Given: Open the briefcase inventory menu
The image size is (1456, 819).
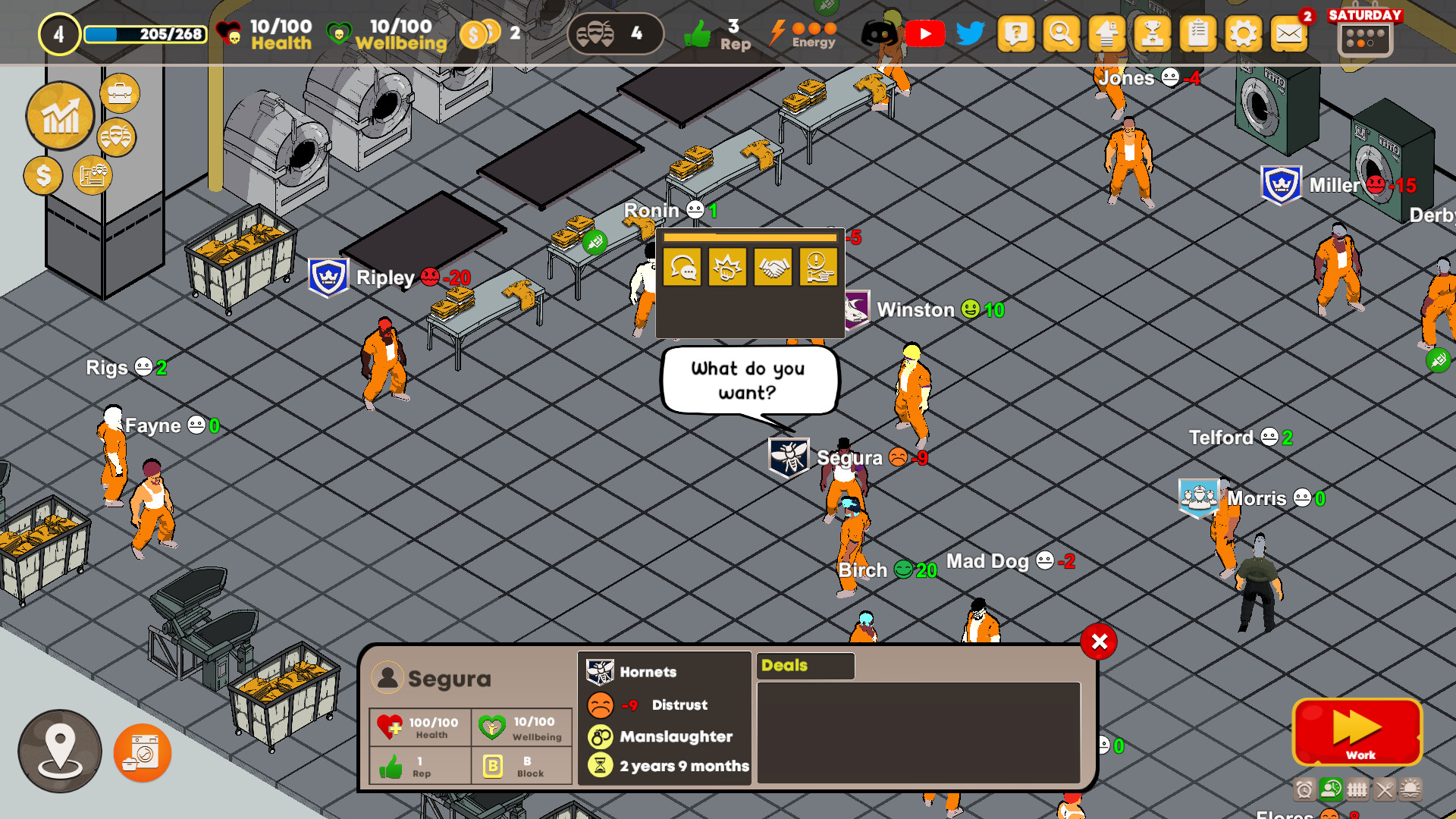Looking at the screenshot, I should coord(119,94).
